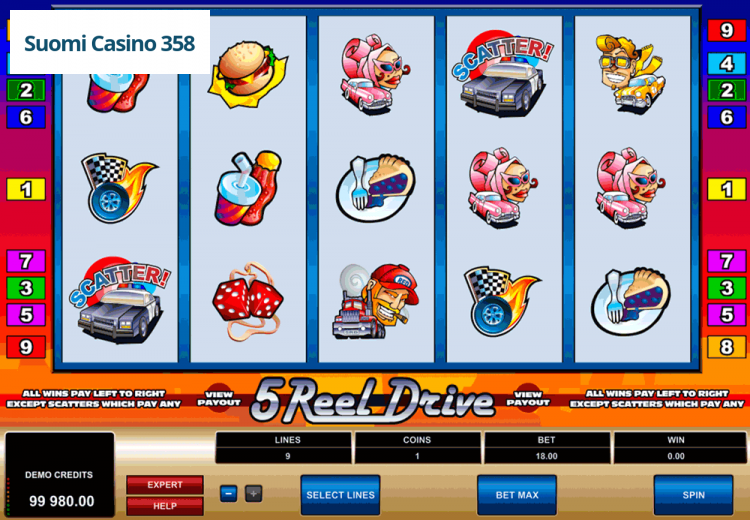Choose Bet Max
The image size is (750, 520).
click(516, 494)
